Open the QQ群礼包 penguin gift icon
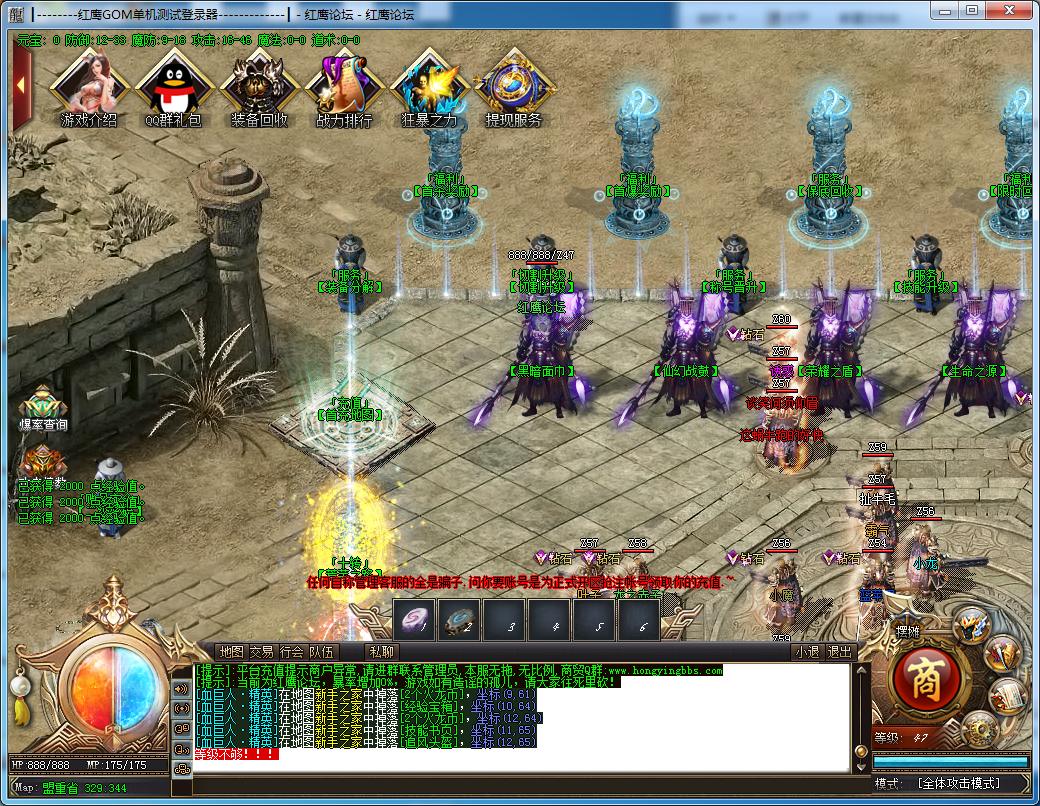Viewport: 1040px width, 806px height. tap(173, 87)
